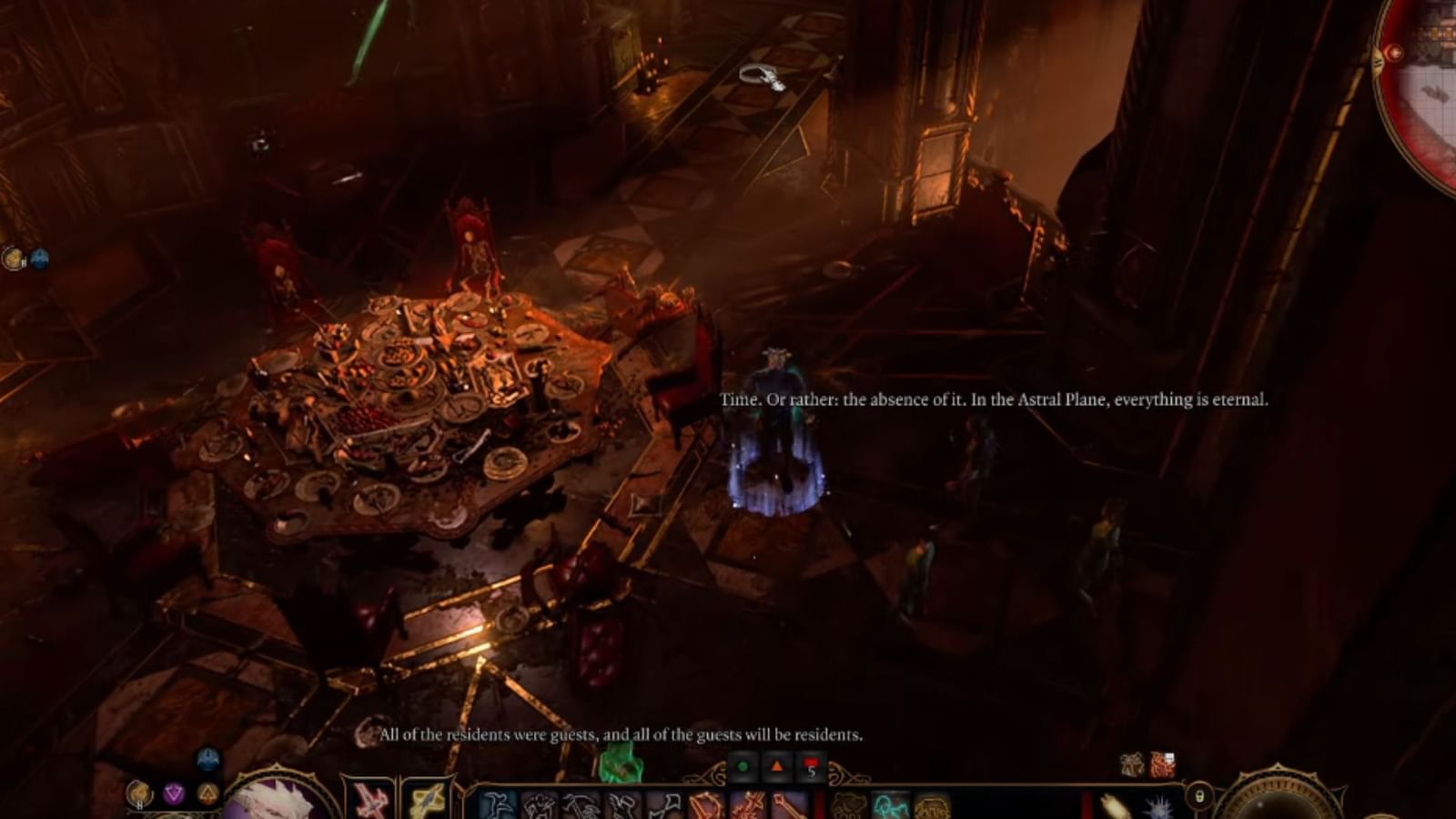The image size is (1456, 819).
Task: Toggle the green concentration indicator above the hotbar
Action: pyautogui.click(x=742, y=766)
